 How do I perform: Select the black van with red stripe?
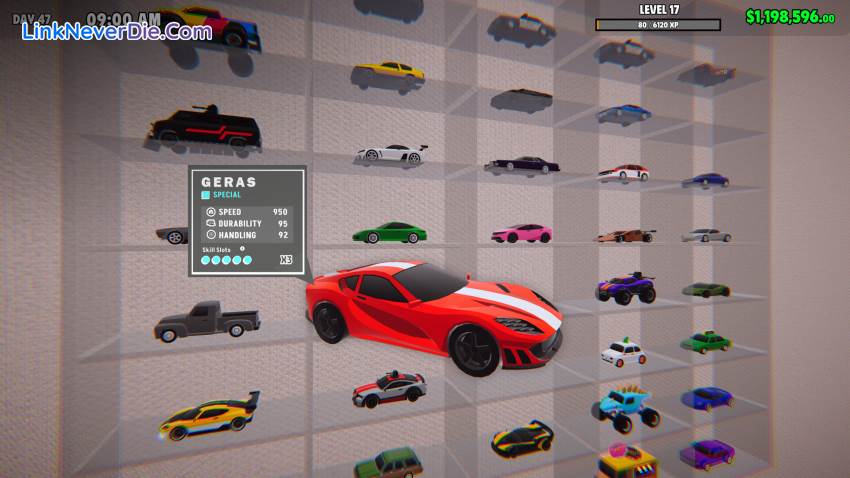[204, 130]
